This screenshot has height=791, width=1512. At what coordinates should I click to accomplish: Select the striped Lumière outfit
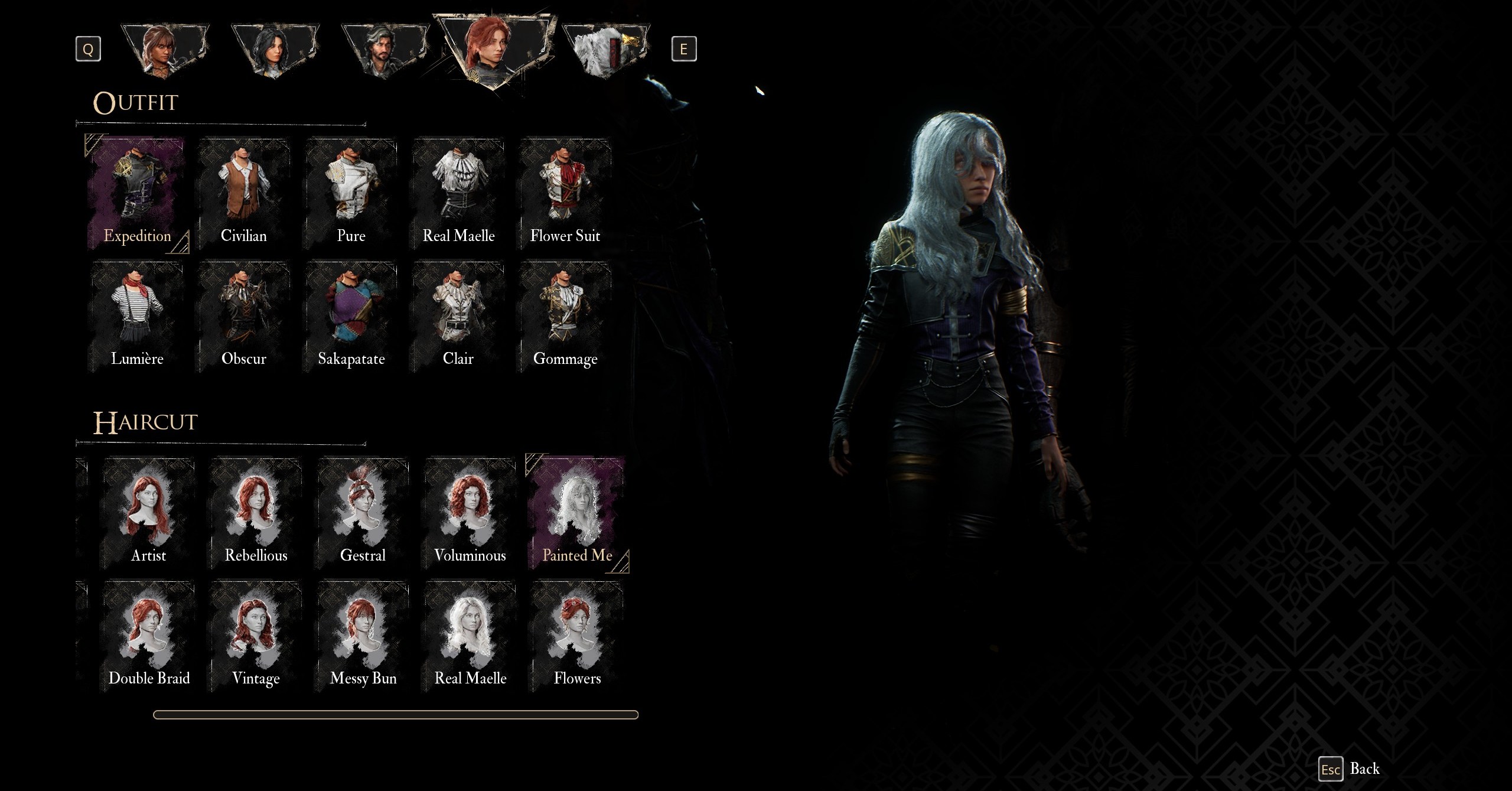point(137,317)
